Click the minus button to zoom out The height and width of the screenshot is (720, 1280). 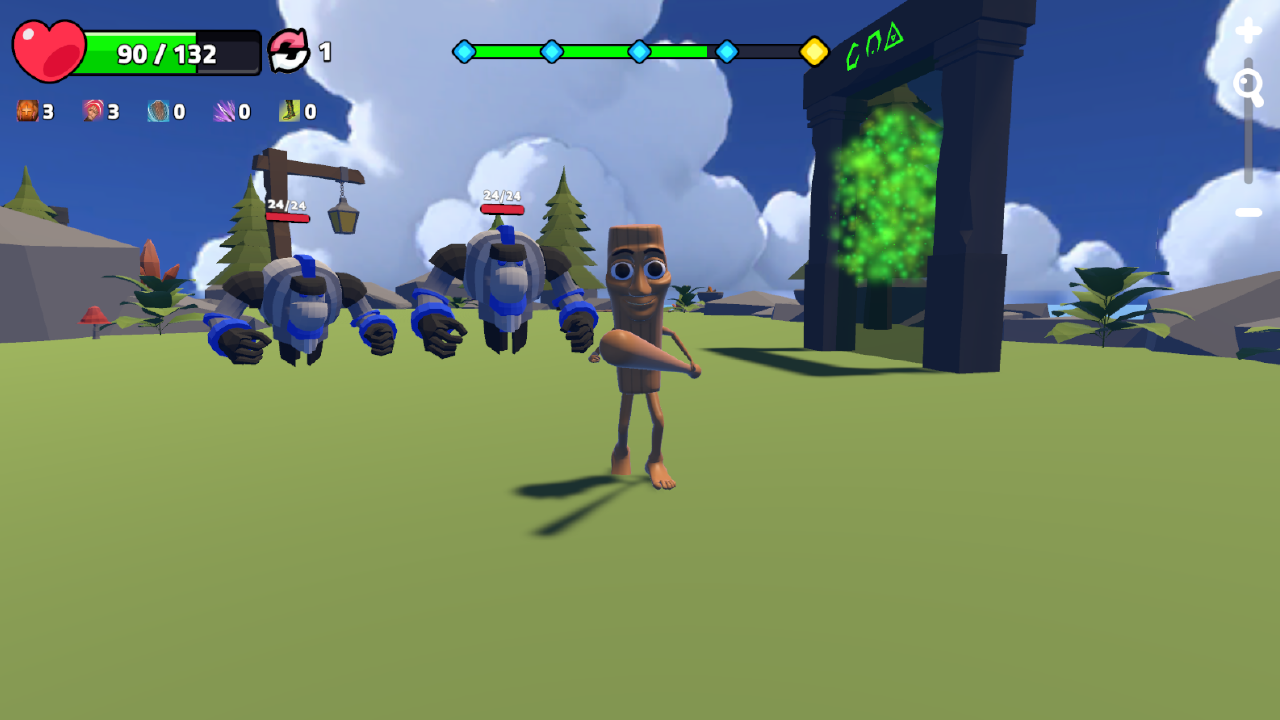(1248, 211)
